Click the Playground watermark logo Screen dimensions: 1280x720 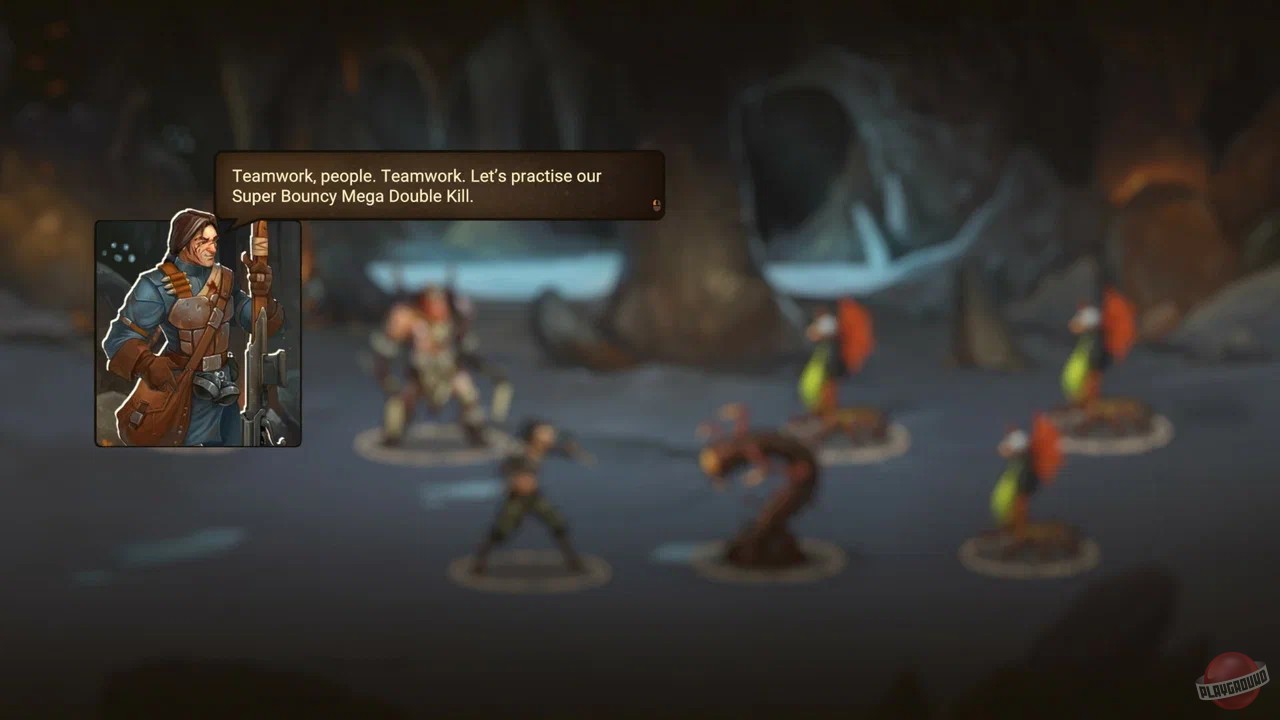1232,683
